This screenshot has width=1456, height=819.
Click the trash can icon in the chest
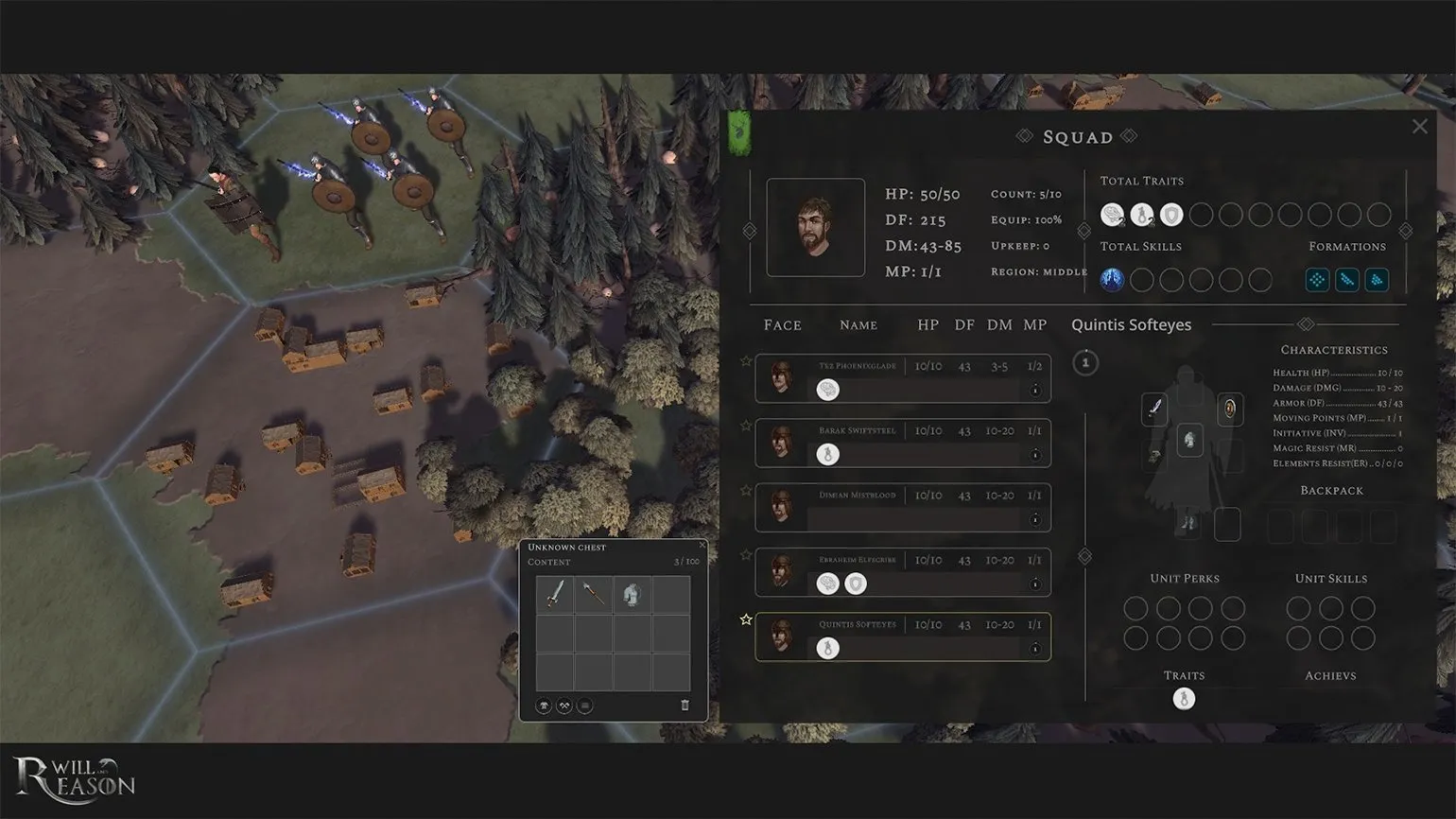685,706
